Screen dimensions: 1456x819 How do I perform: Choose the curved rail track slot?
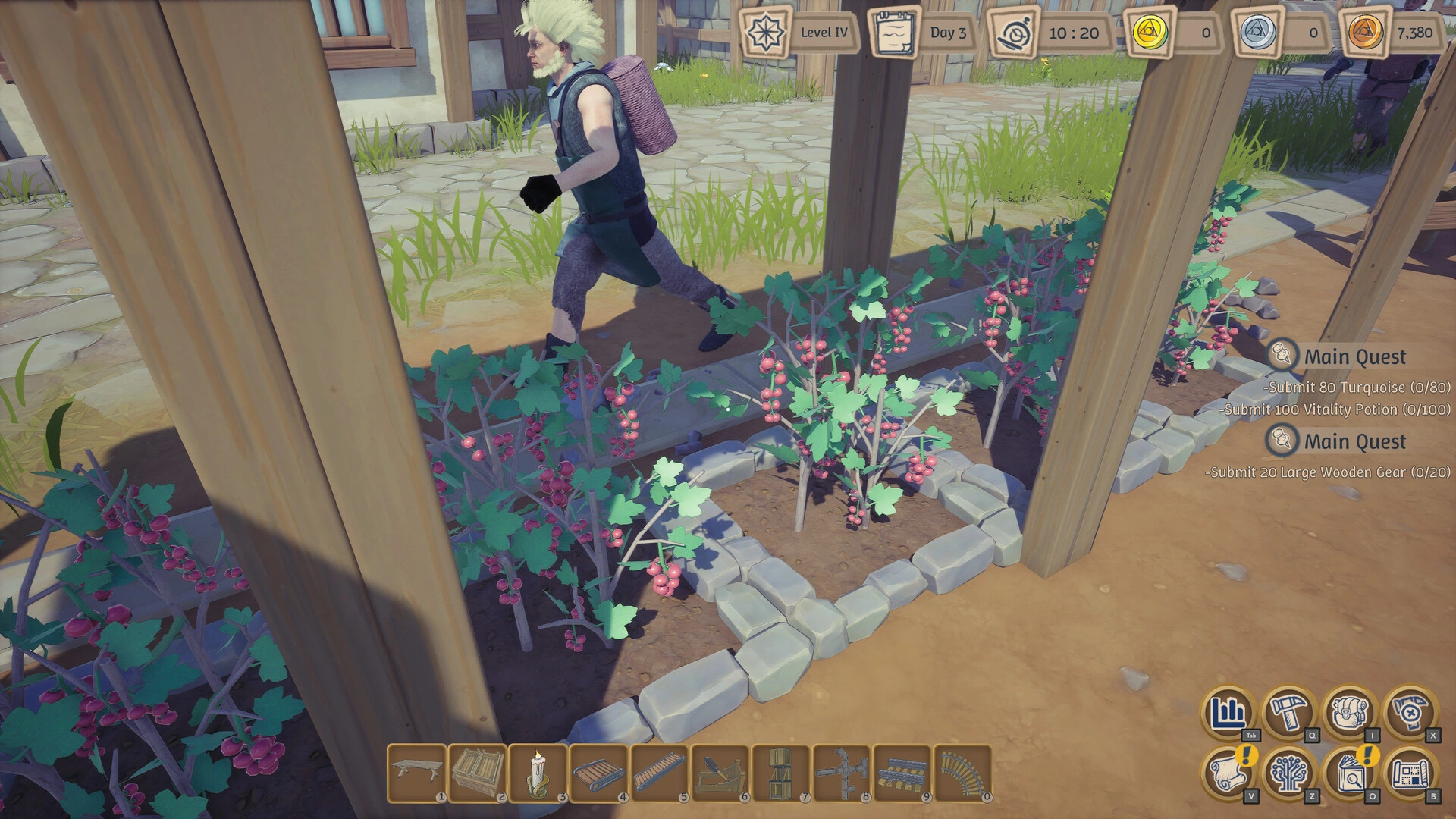tap(962, 772)
